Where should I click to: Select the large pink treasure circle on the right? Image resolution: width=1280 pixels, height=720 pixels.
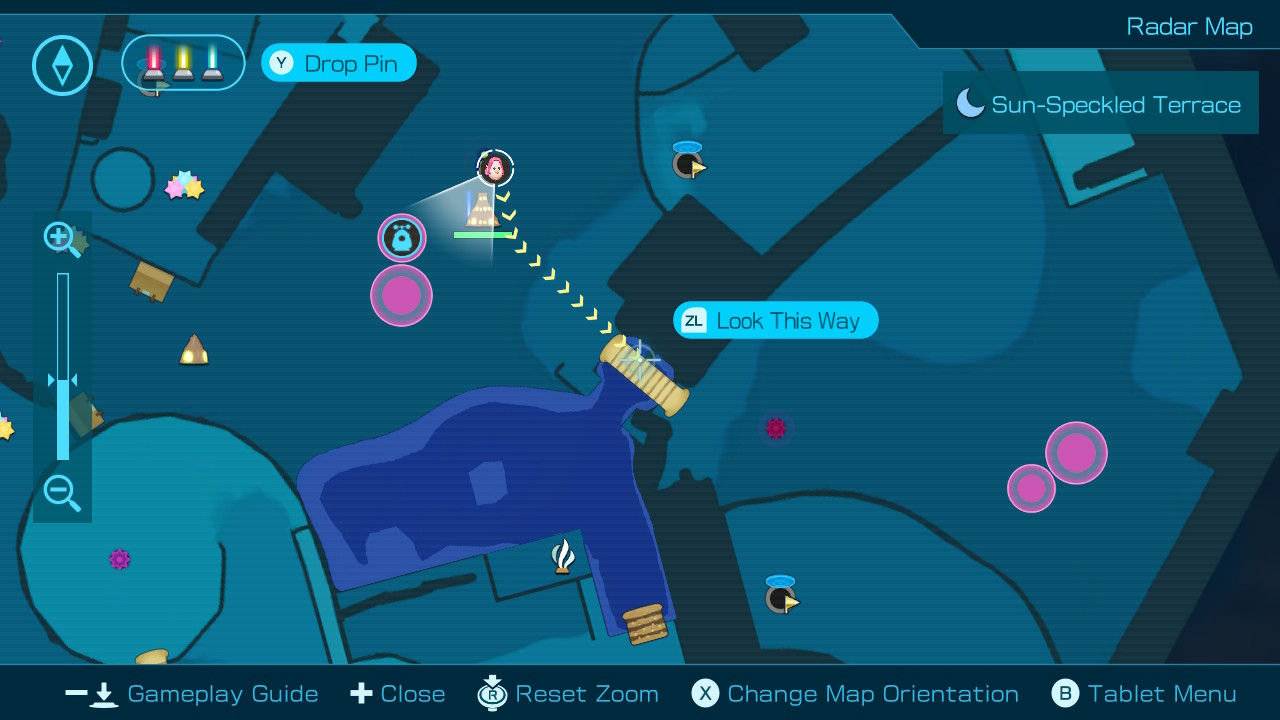[1076, 452]
